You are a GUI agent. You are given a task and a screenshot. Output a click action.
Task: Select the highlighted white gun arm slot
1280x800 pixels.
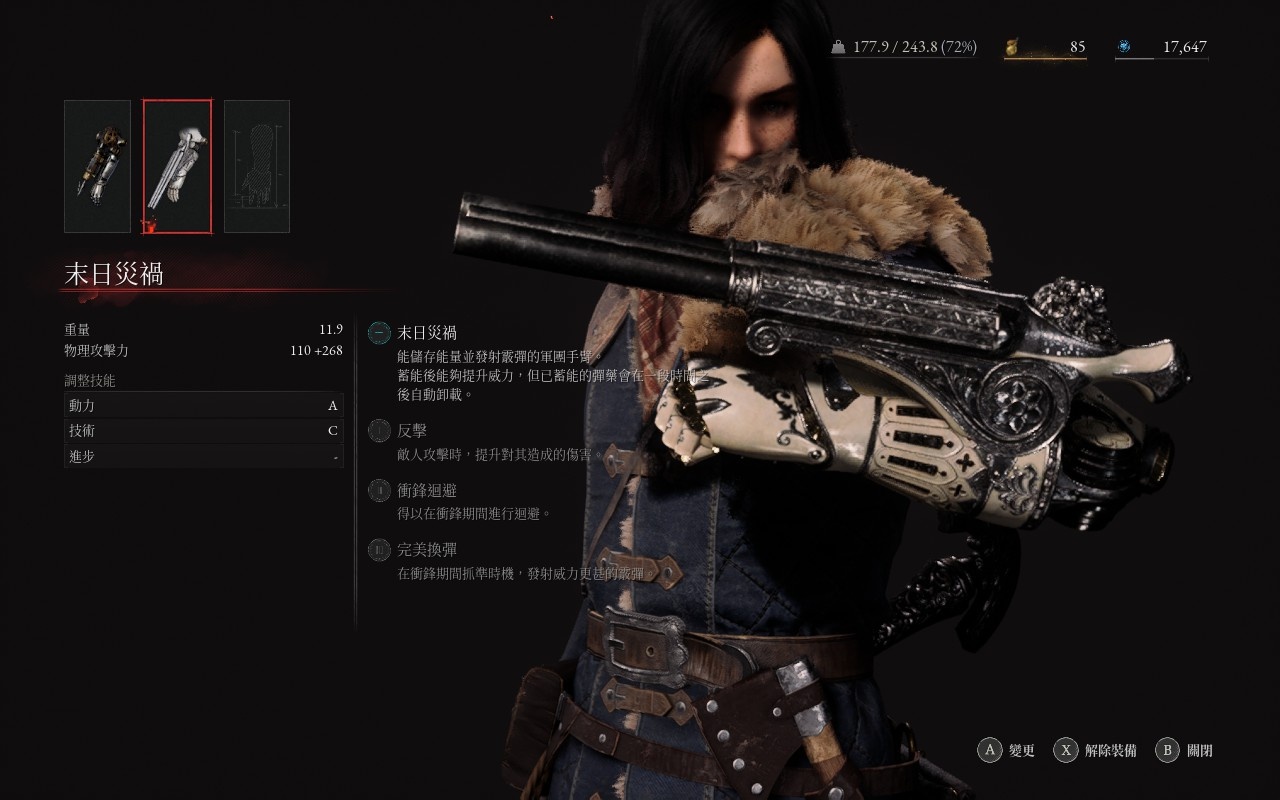pos(177,166)
